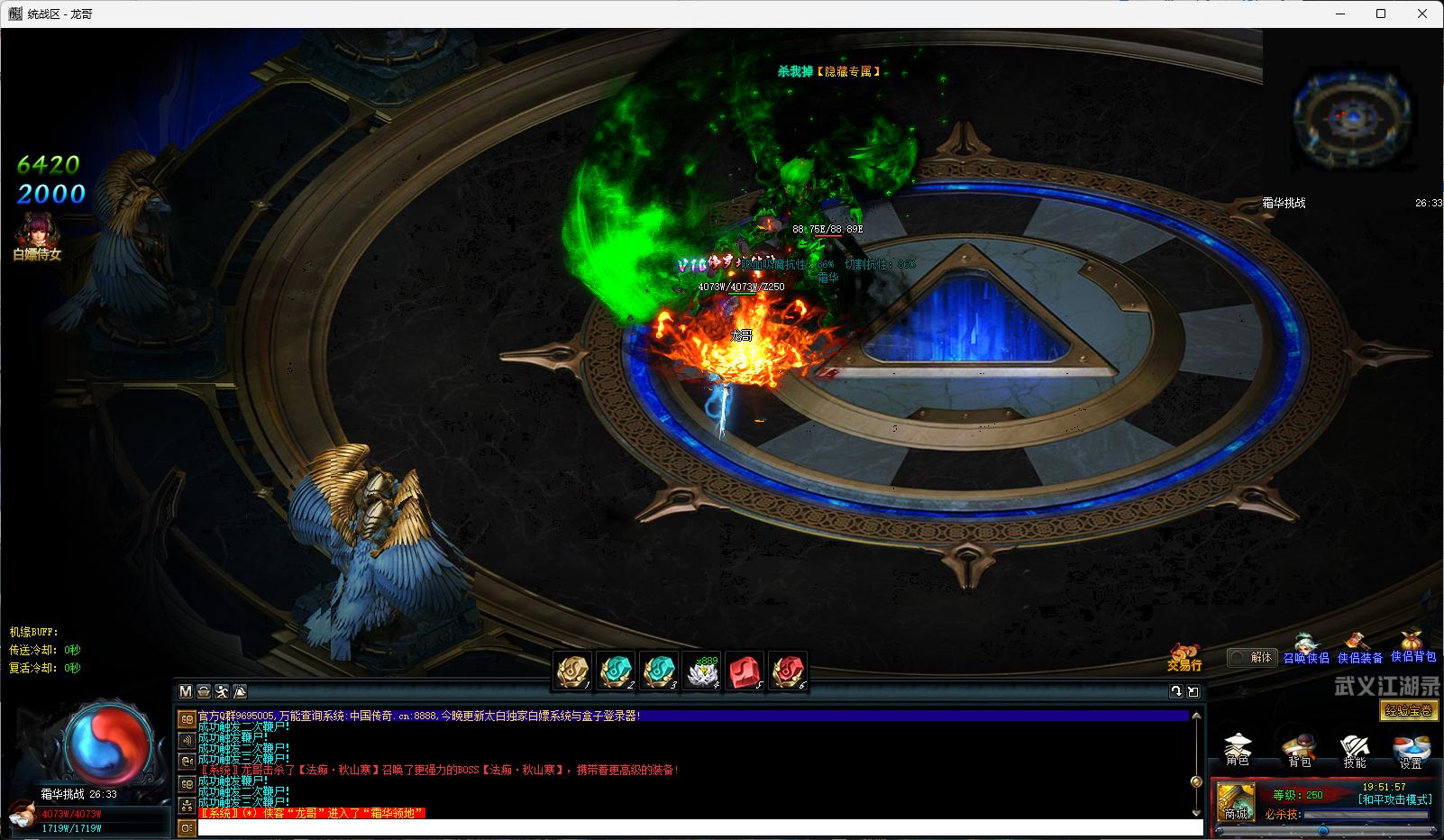Open the 技能 skills panel
This screenshot has width=1444, height=840.
[1354, 750]
